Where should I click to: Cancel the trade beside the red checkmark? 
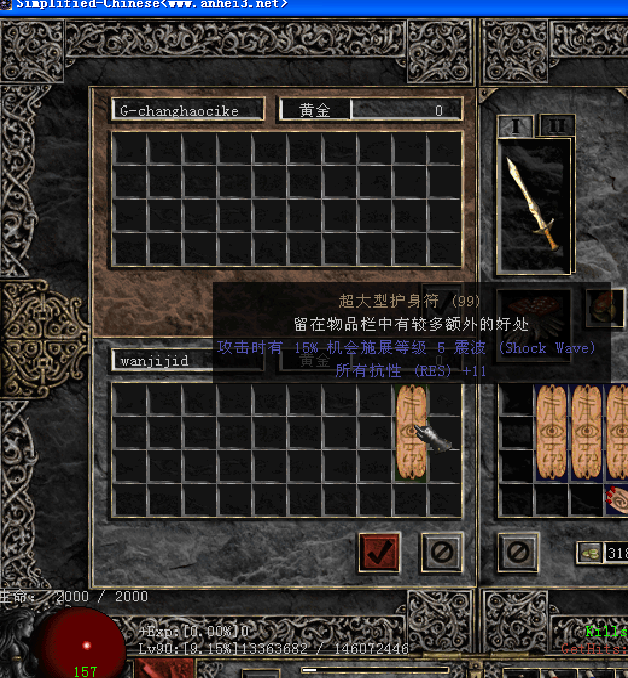(440, 551)
